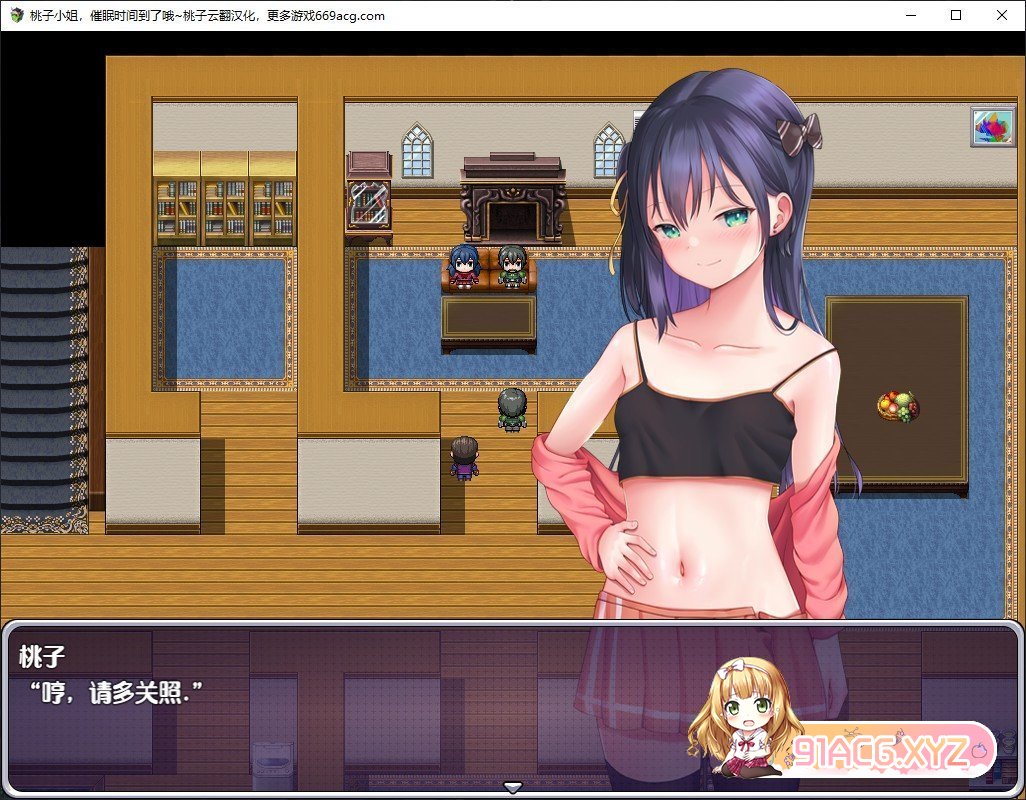This screenshot has width=1026, height=800.
Task: Minimize the game window
Action: (910, 15)
